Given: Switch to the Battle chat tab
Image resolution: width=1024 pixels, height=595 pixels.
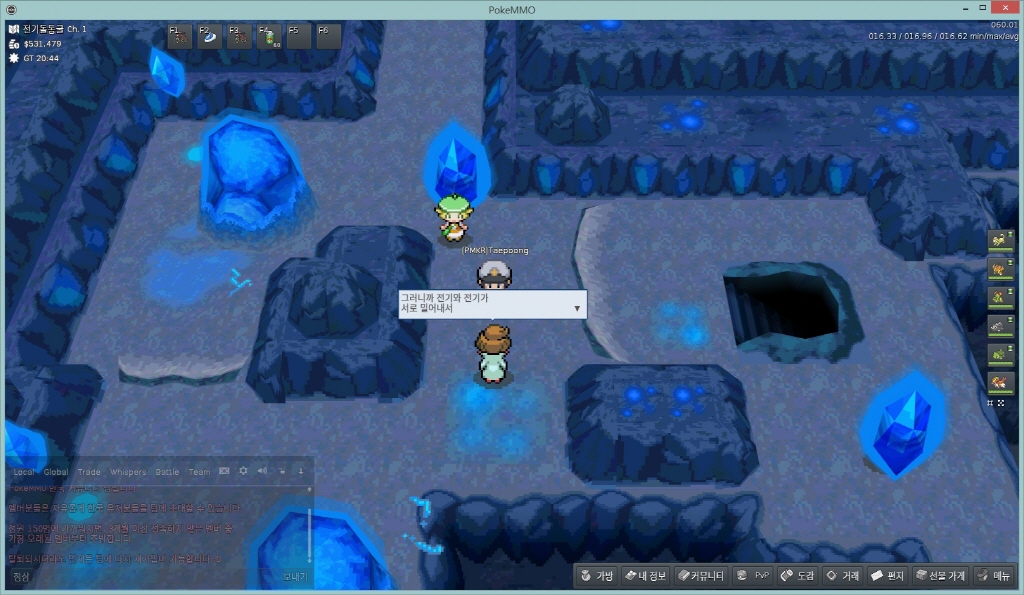Looking at the screenshot, I should 167,472.
